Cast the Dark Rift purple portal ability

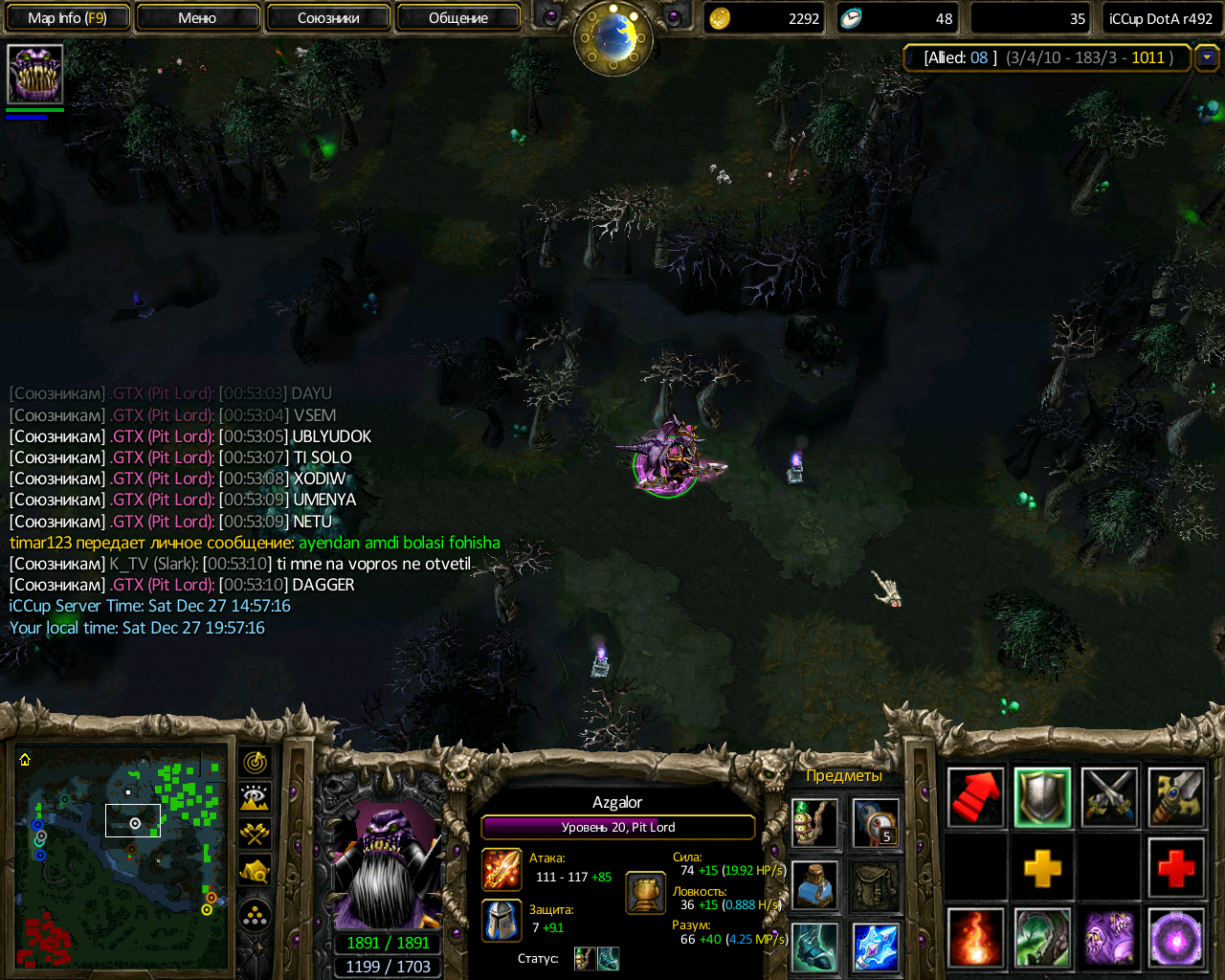tap(1176, 938)
